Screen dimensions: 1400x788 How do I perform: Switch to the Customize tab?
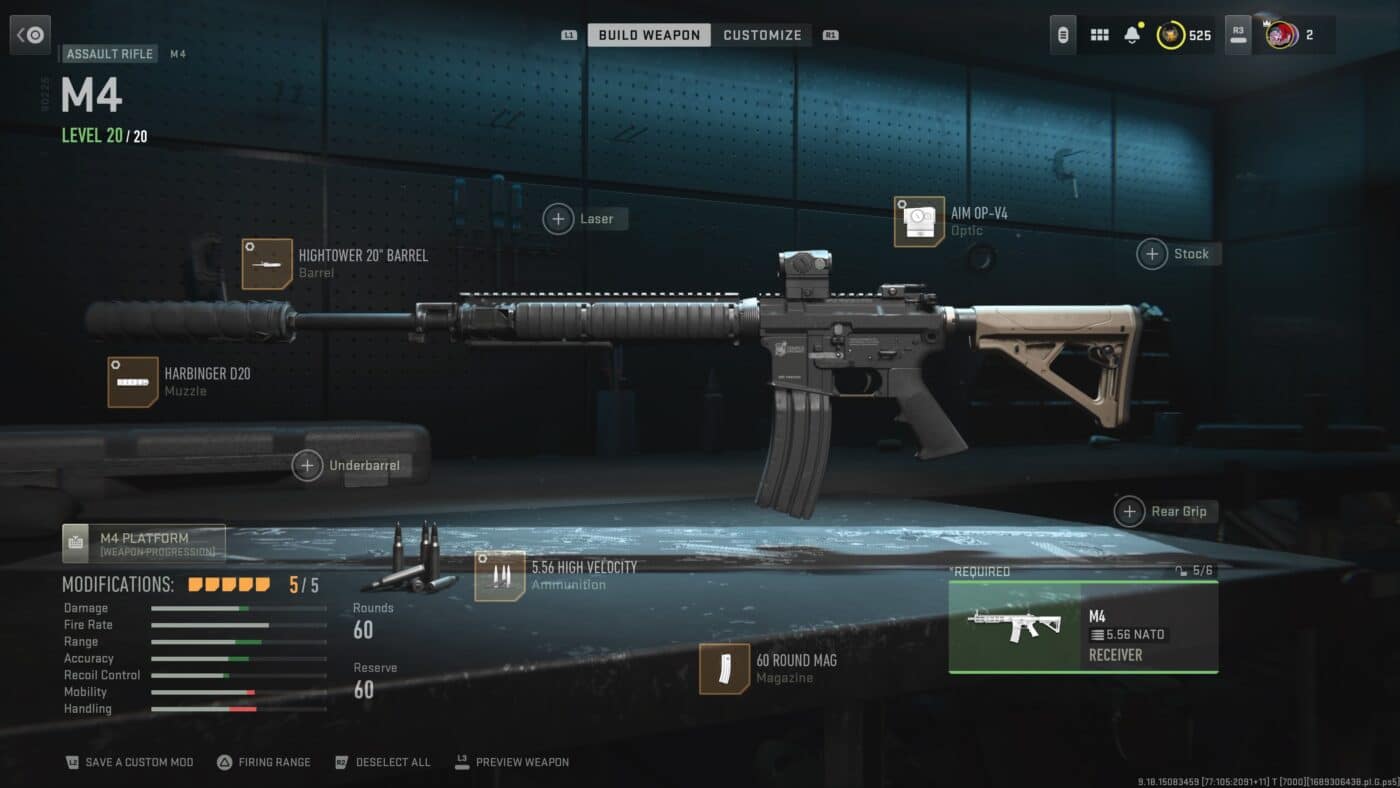[x=762, y=34]
